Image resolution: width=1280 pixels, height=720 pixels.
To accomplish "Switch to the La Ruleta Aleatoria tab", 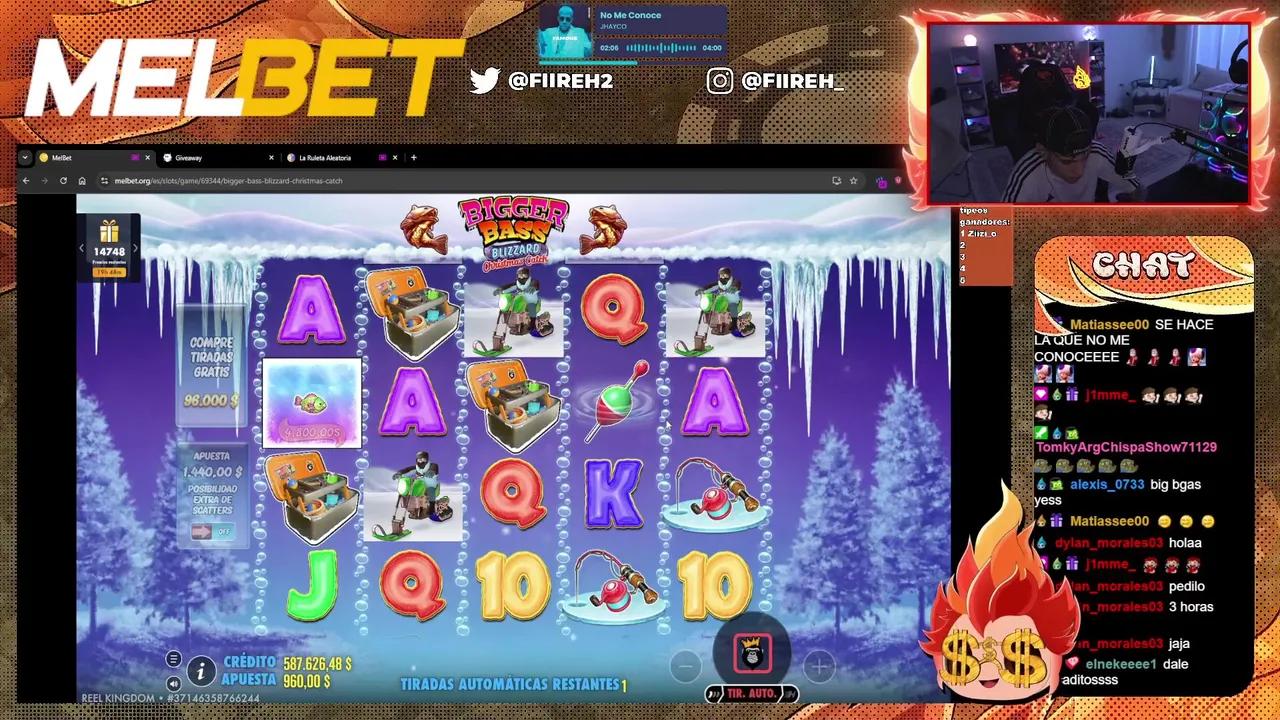I will pyautogui.click(x=324, y=157).
